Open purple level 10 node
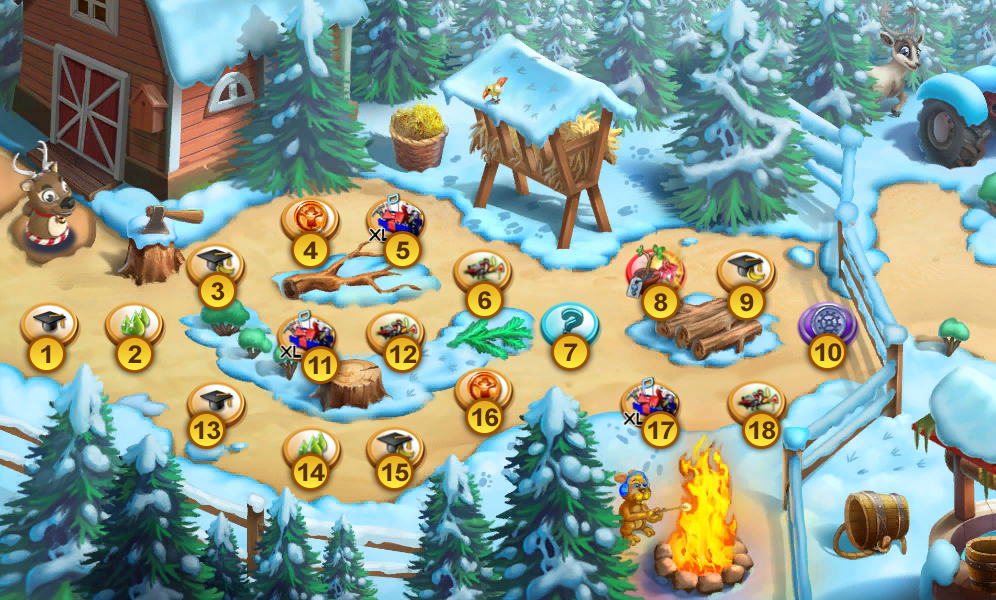996x600 pixels. point(827,325)
